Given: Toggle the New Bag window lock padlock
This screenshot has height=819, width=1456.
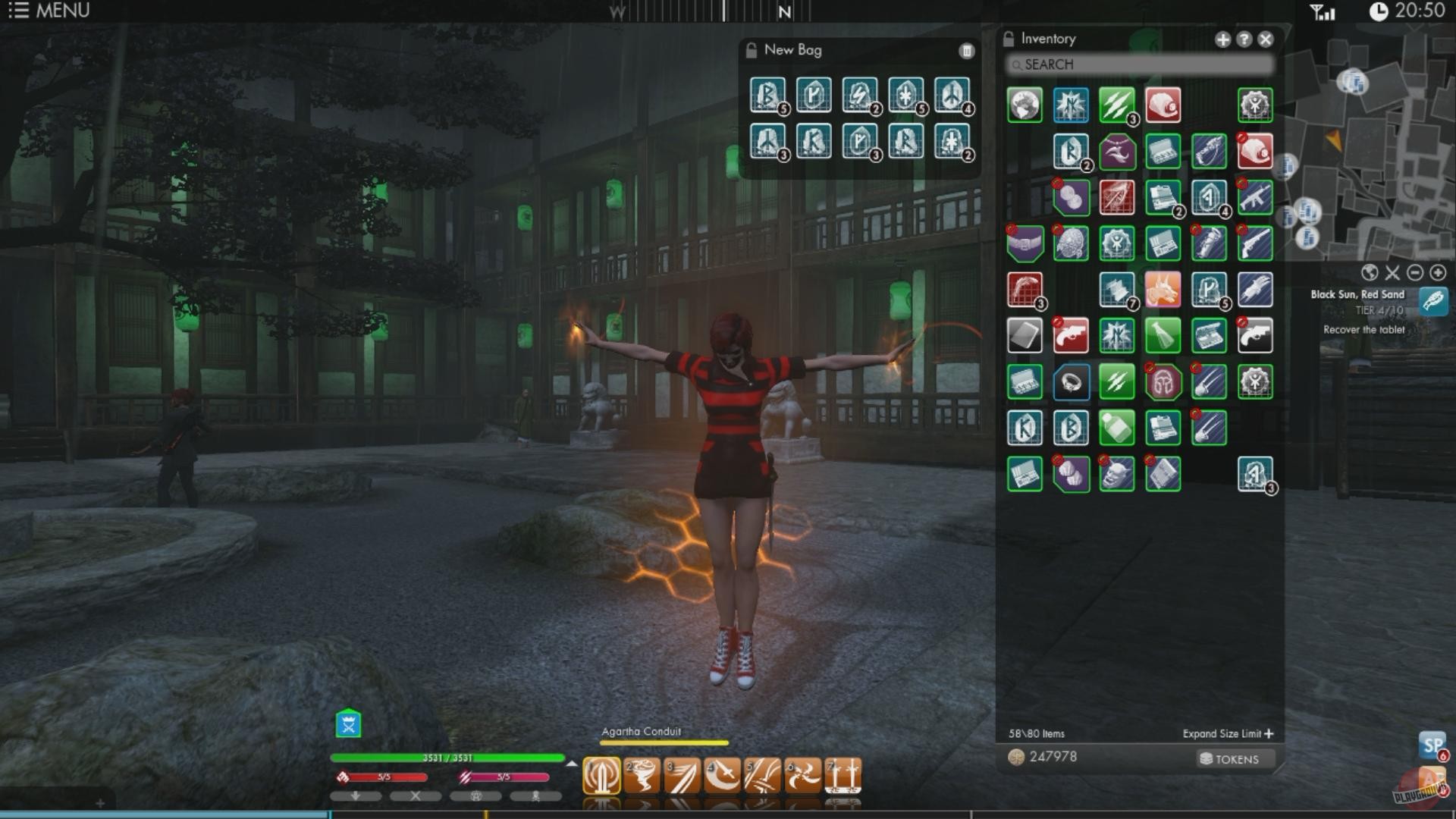Looking at the screenshot, I should 751,50.
